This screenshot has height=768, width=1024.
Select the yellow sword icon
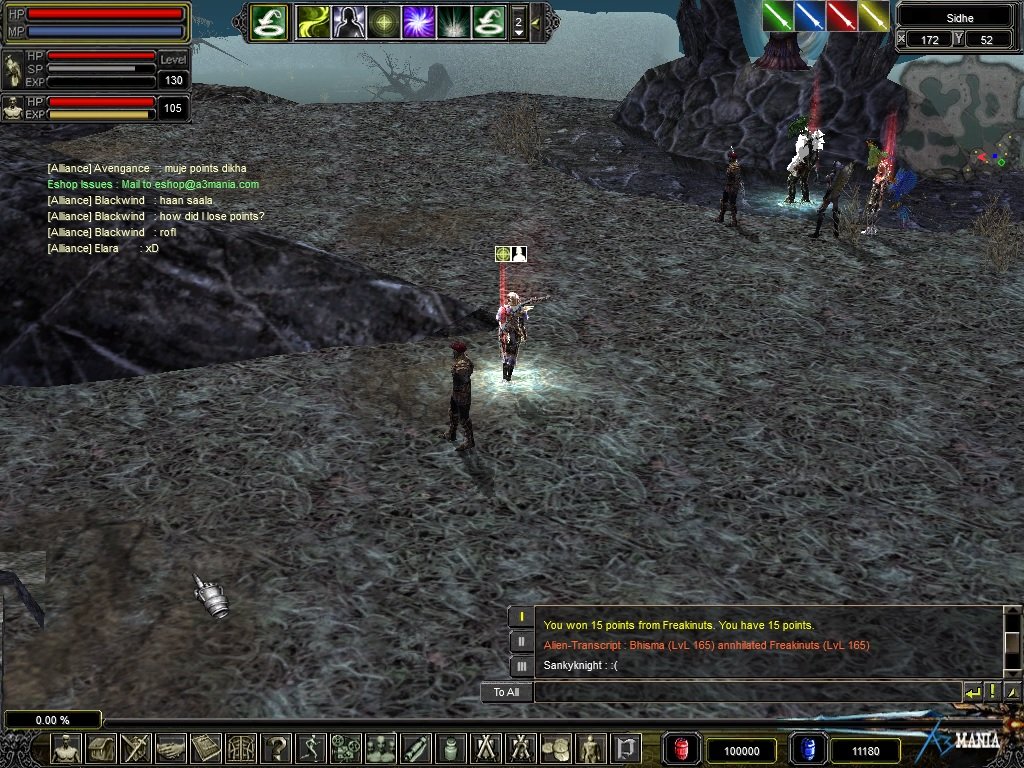(x=873, y=16)
